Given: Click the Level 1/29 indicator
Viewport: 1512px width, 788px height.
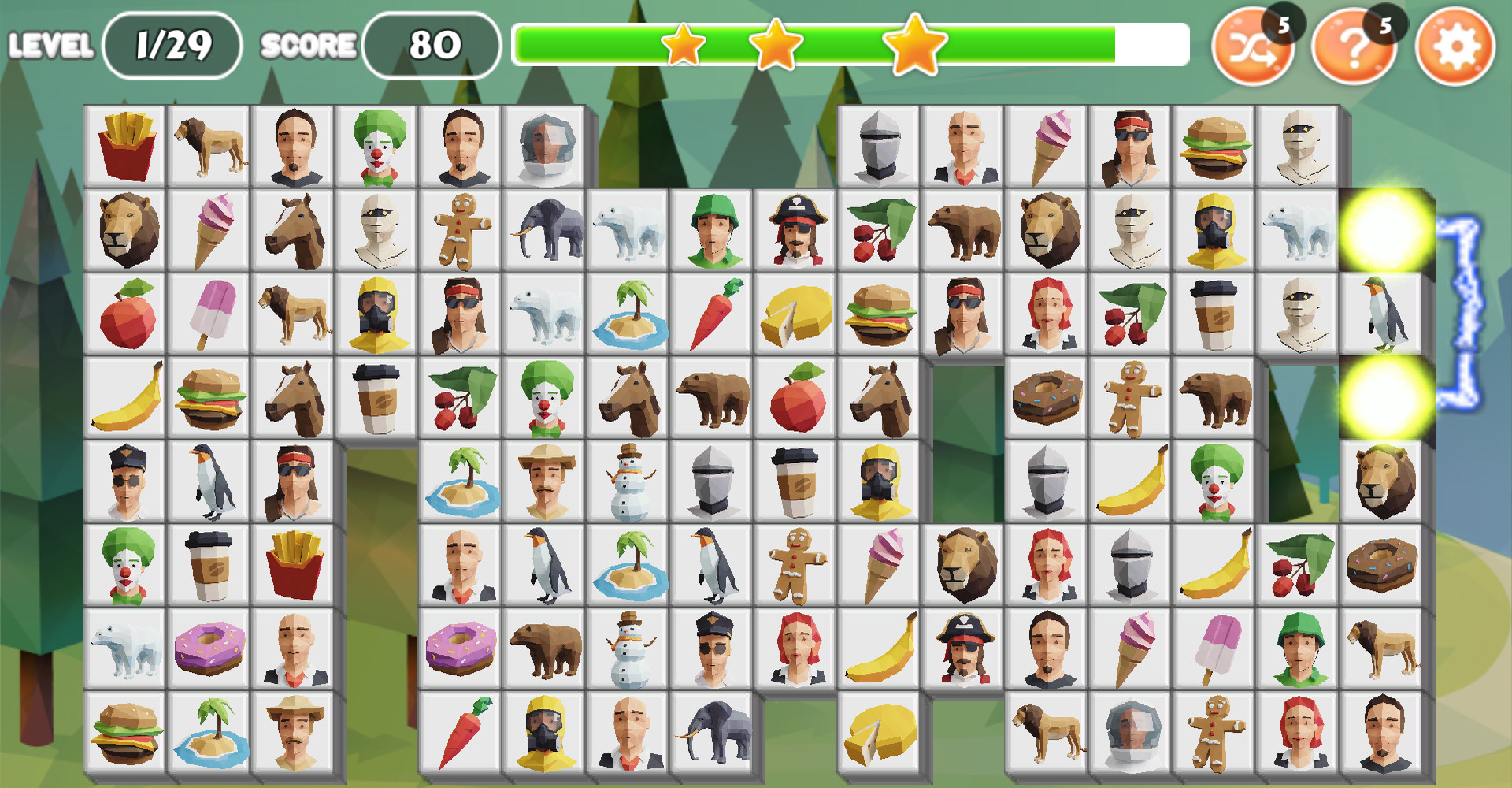Looking at the screenshot, I should pyautogui.click(x=172, y=44).
